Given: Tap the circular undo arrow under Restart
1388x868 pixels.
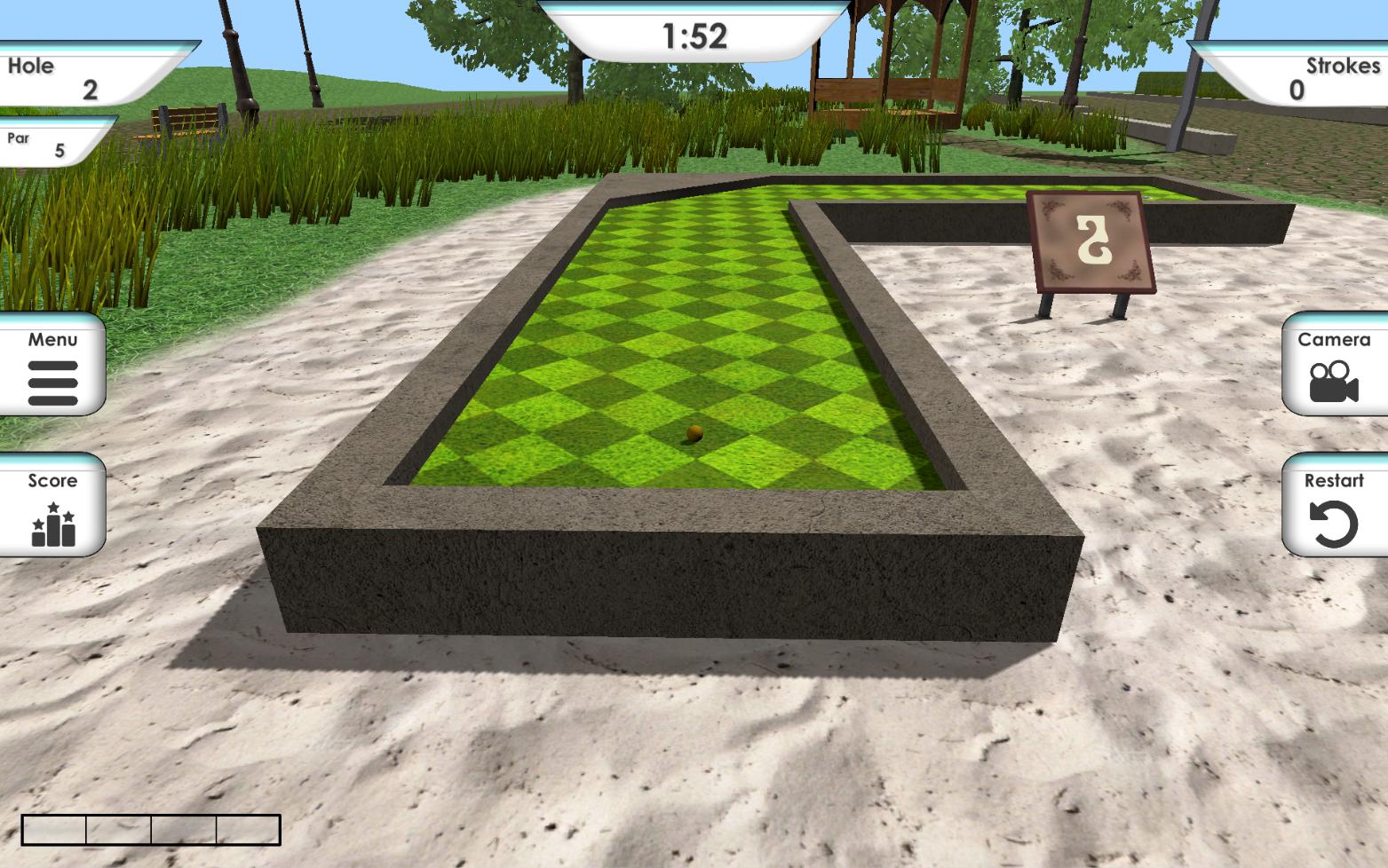Looking at the screenshot, I should (x=1336, y=525).
